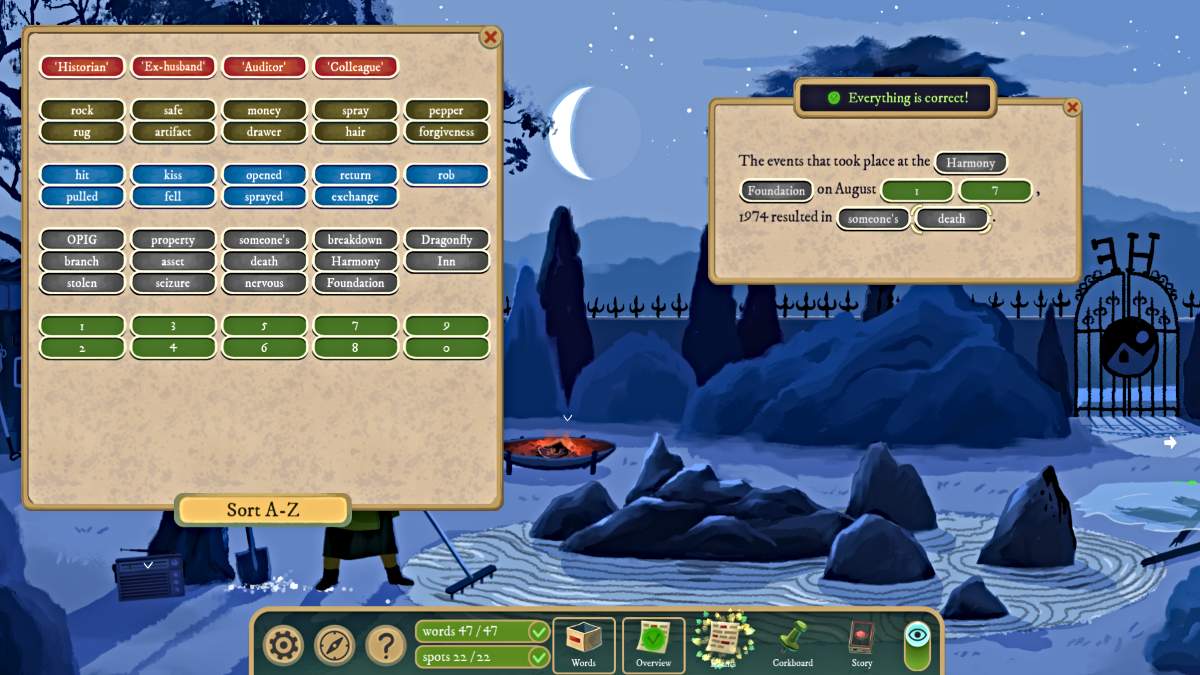The width and height of the screenshot is (1200, 675).
Task: Open the gear settings menu
Action: coord(283,645)
